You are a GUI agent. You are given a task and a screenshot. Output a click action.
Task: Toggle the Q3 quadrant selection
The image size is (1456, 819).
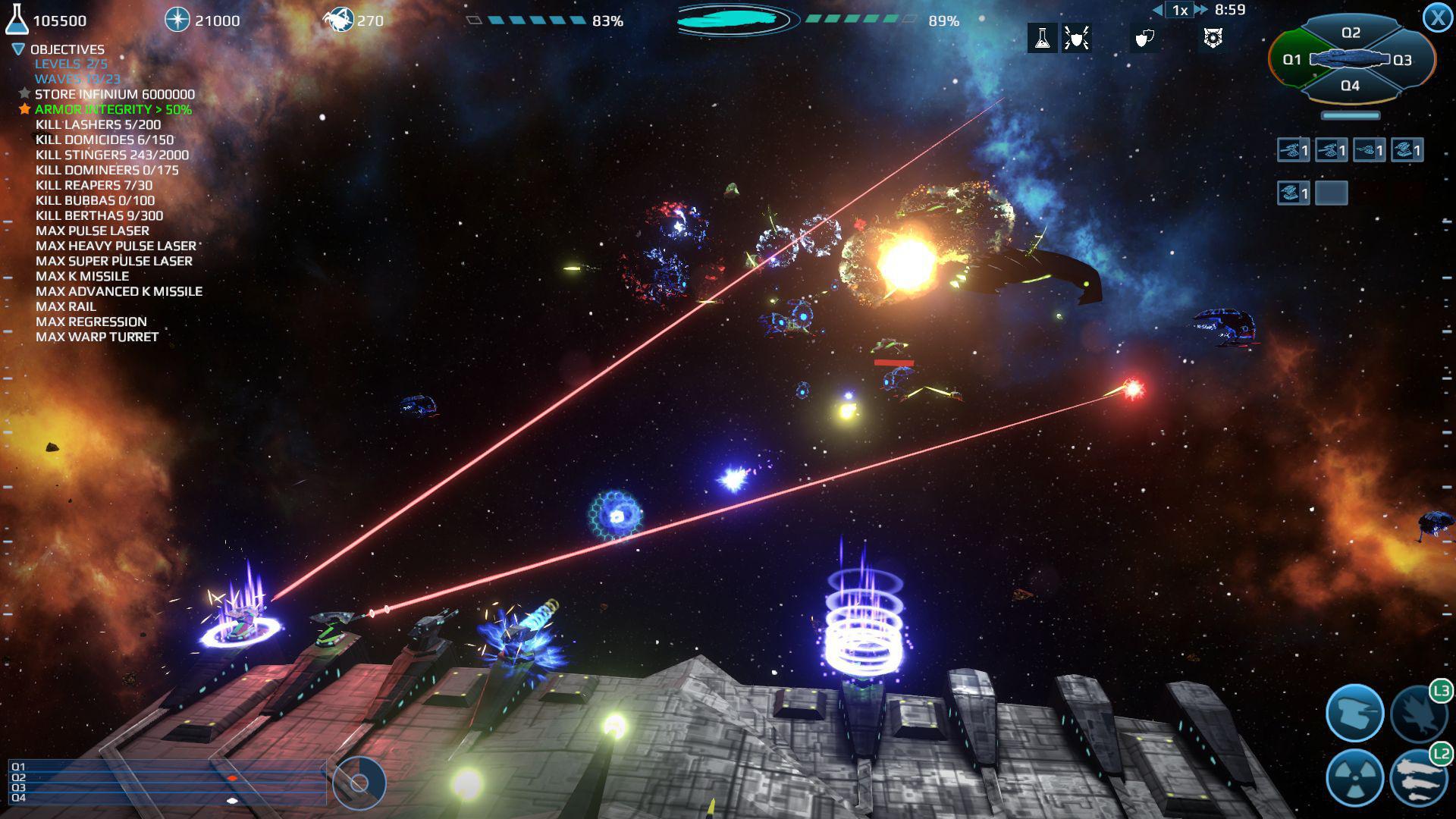coord(1407,59)
